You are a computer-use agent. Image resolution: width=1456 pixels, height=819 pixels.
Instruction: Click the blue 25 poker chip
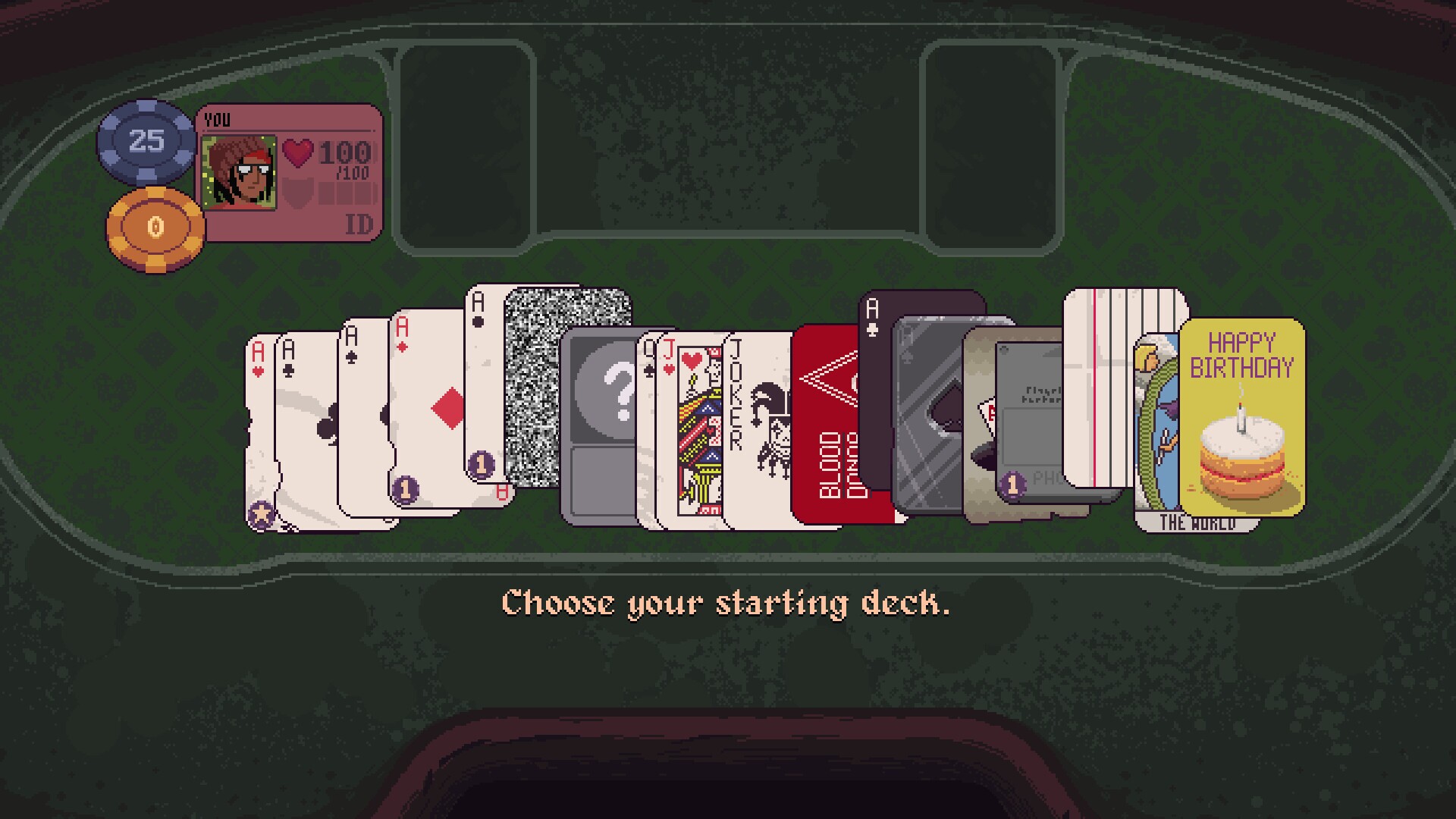[x=146, y=141]
